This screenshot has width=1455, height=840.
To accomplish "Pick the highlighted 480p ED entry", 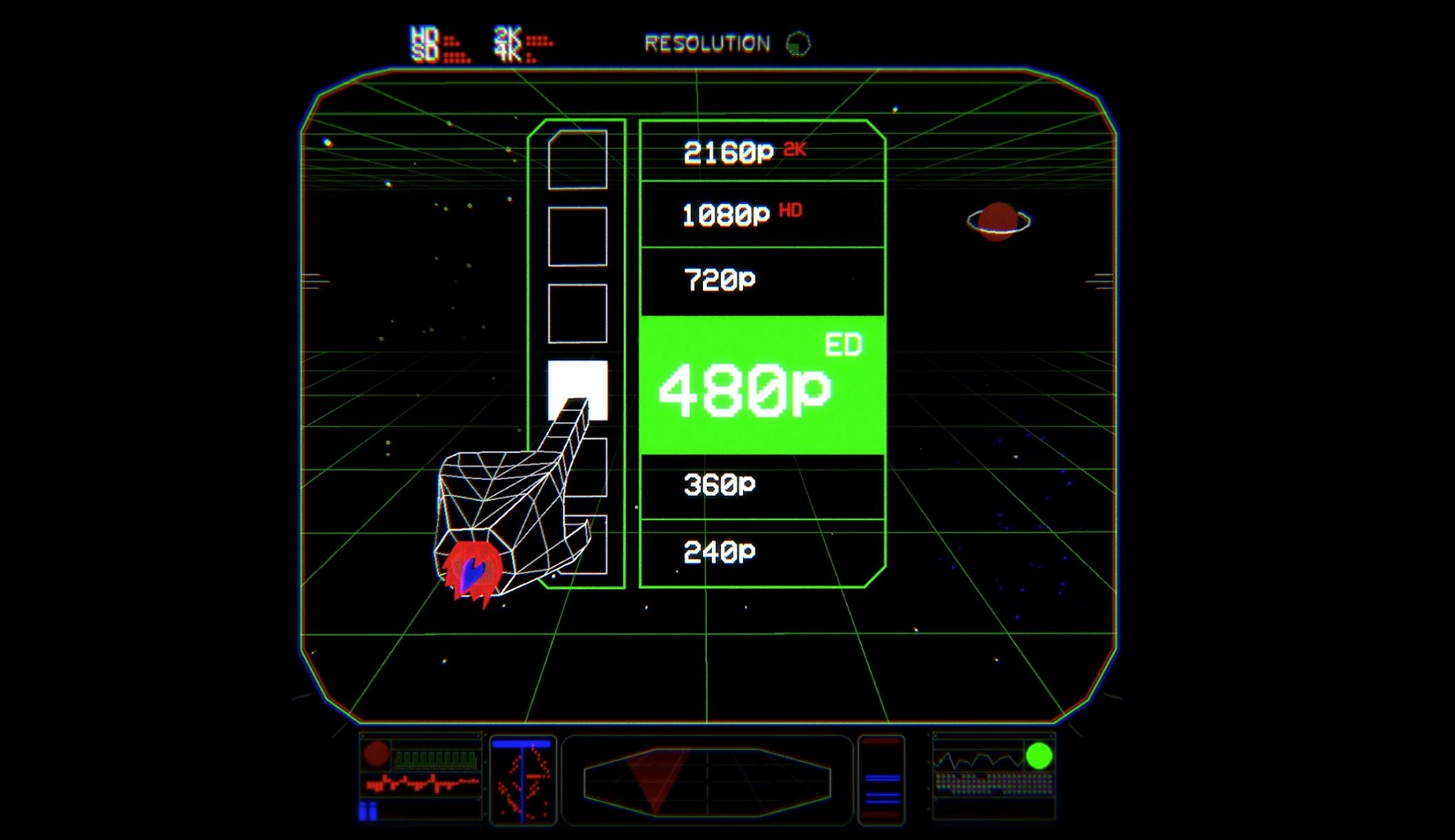I will coord(761,385).
